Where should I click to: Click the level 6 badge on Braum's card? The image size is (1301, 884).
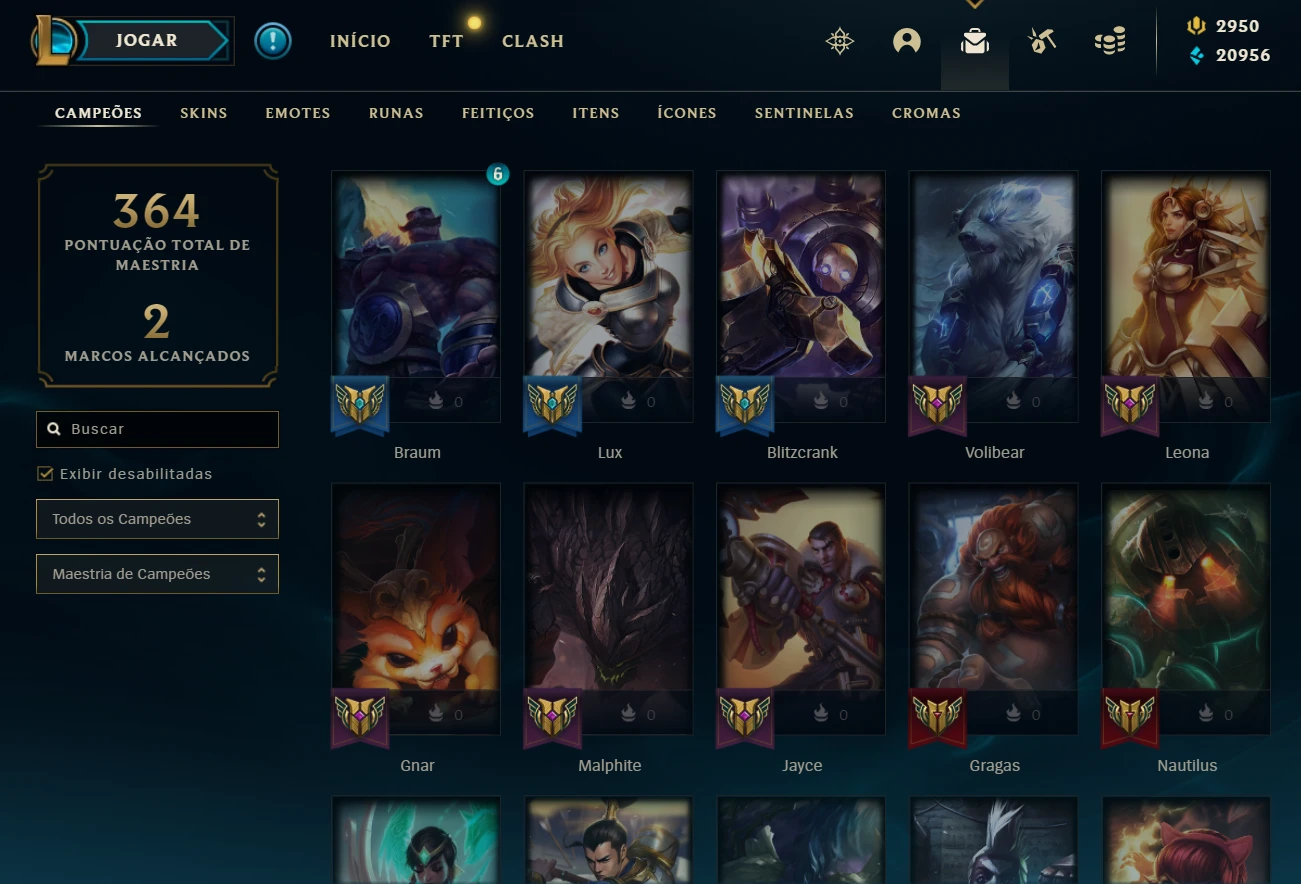(498, 173)
